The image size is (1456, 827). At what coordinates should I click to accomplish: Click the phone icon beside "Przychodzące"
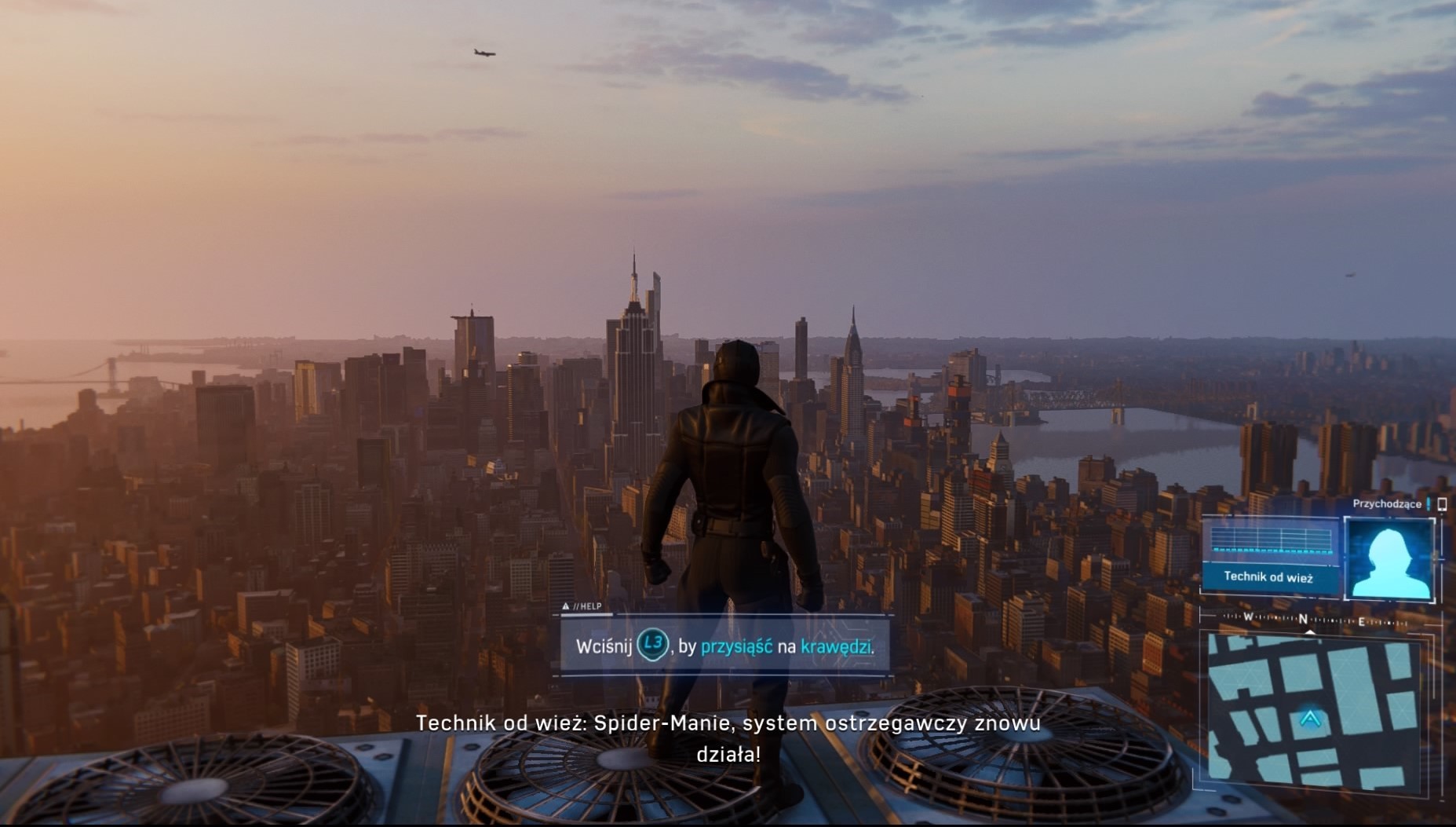coord(1442,504)
